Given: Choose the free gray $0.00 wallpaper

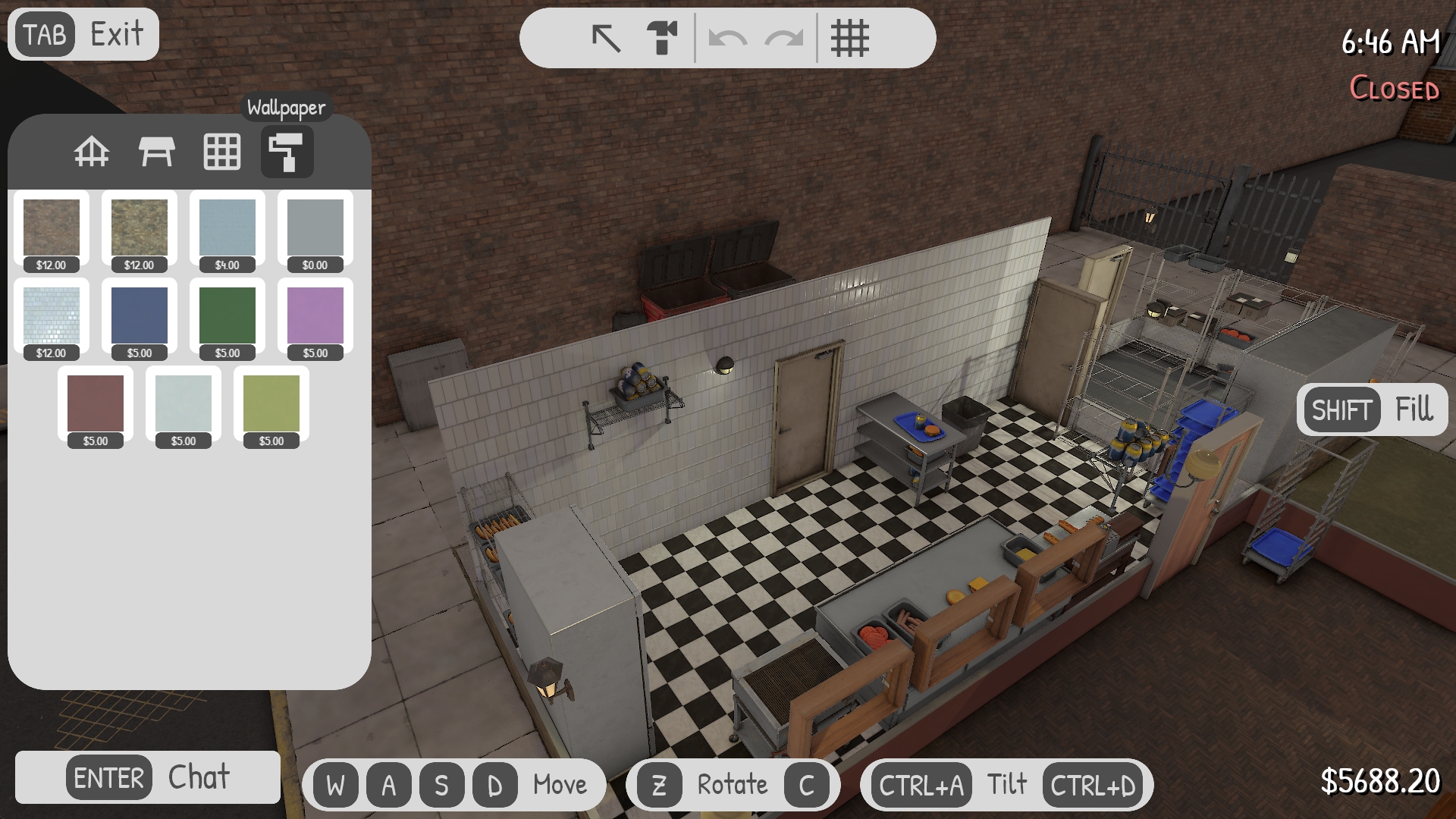Looking at the screenshot, I should (315, 228).
